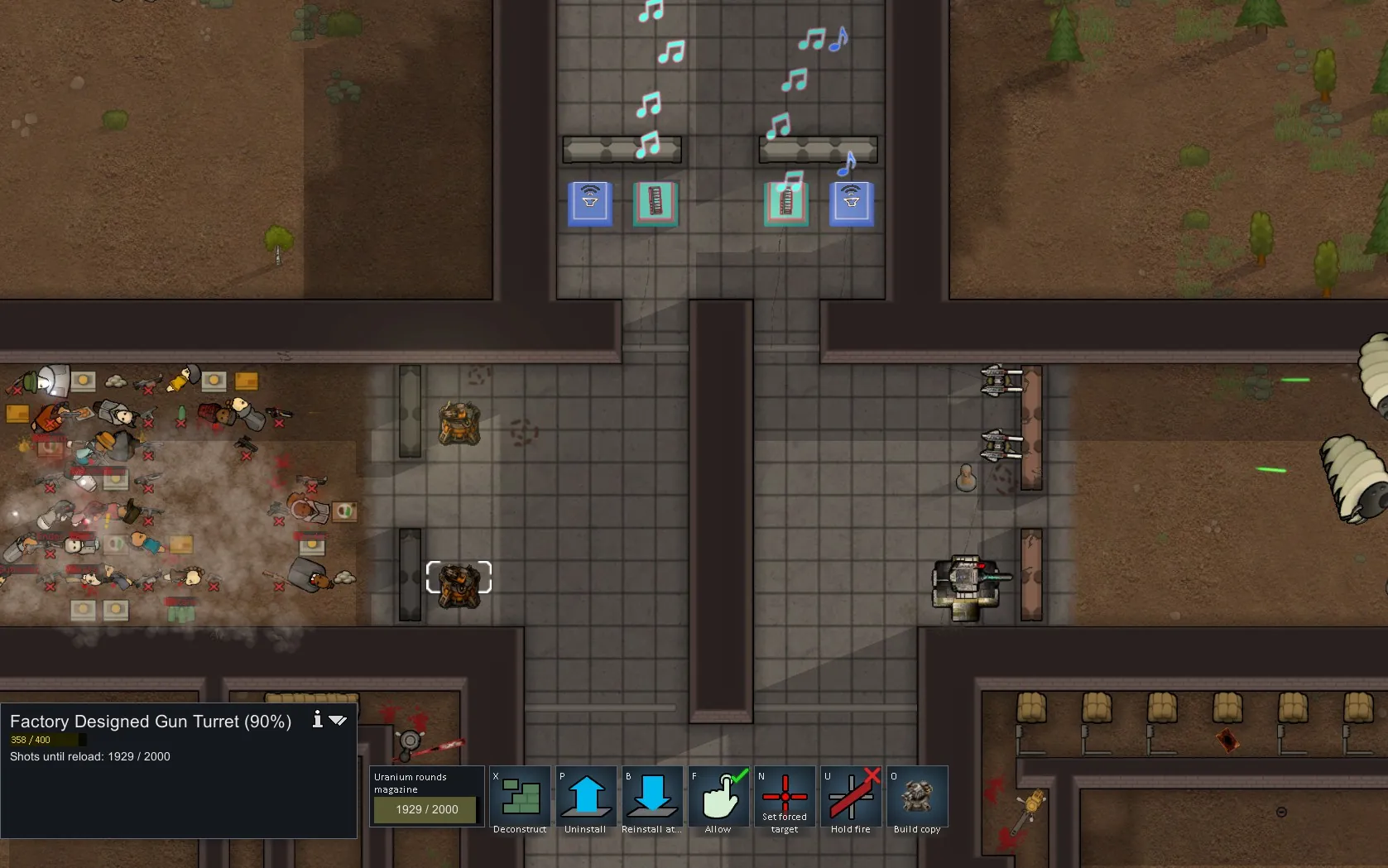Select the Reinstall at... command
The width and height of the screenshot is (1388, 868).
(x=652, y=798)
